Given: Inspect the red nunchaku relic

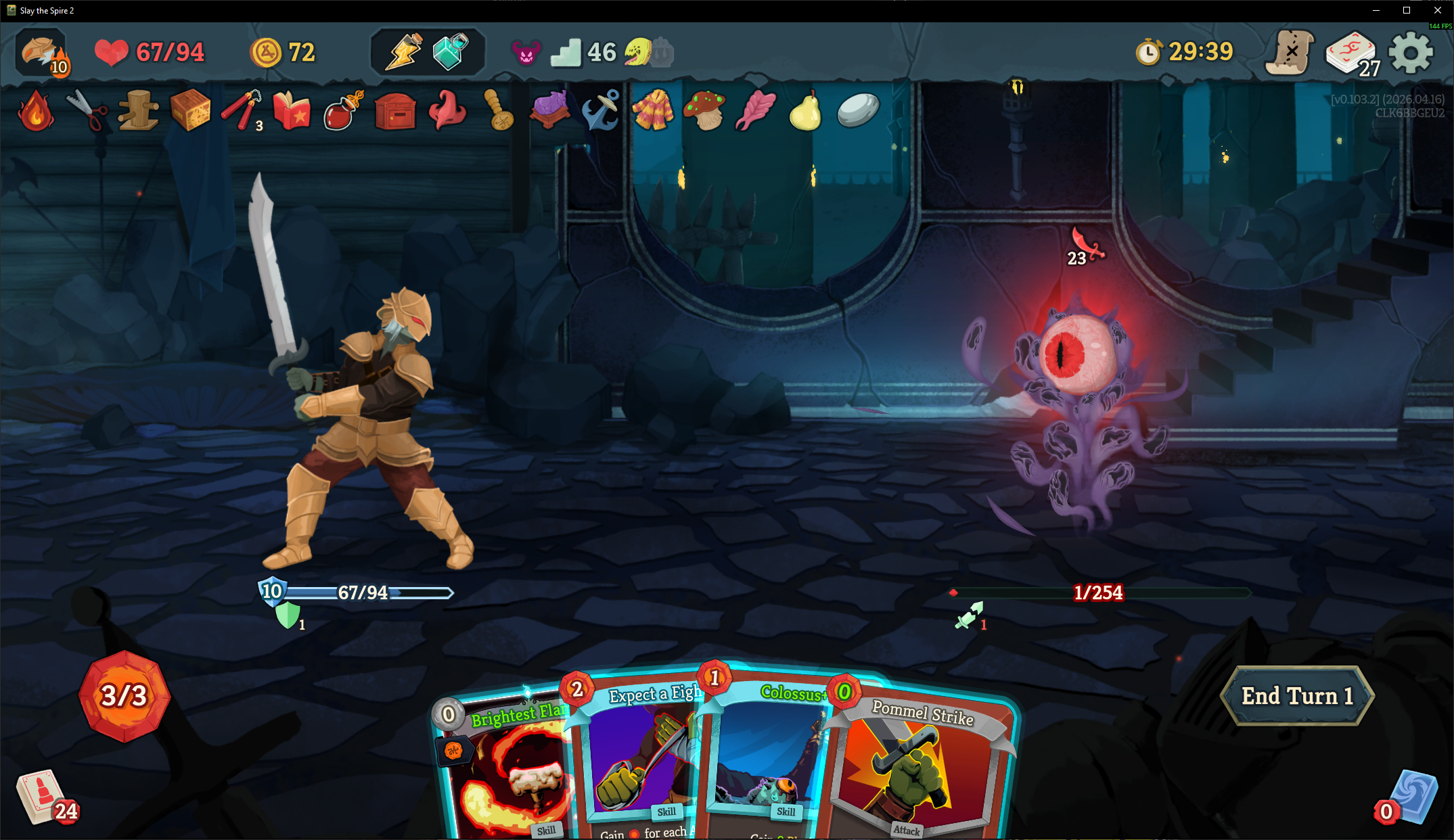Looking at the screenshot, I should [240, 110].
